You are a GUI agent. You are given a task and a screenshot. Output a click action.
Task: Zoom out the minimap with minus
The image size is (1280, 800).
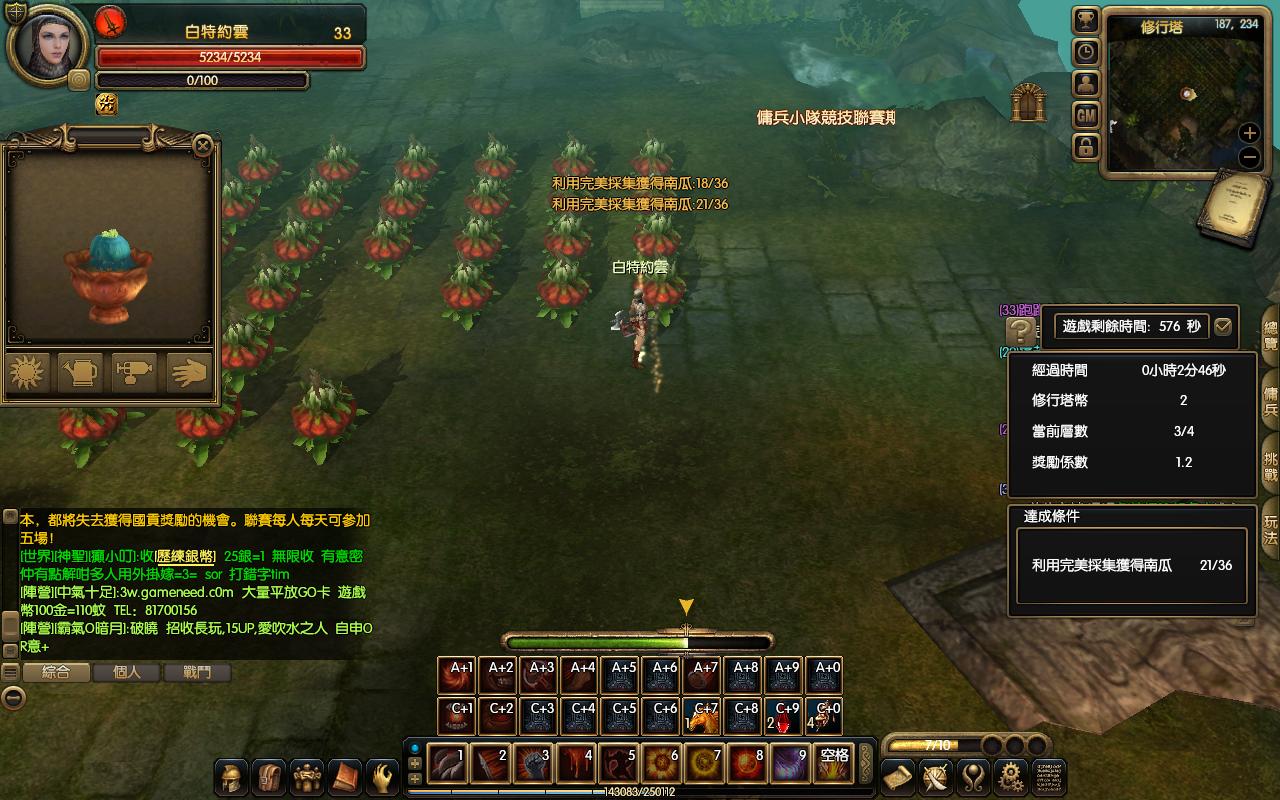pos(1249,157)
